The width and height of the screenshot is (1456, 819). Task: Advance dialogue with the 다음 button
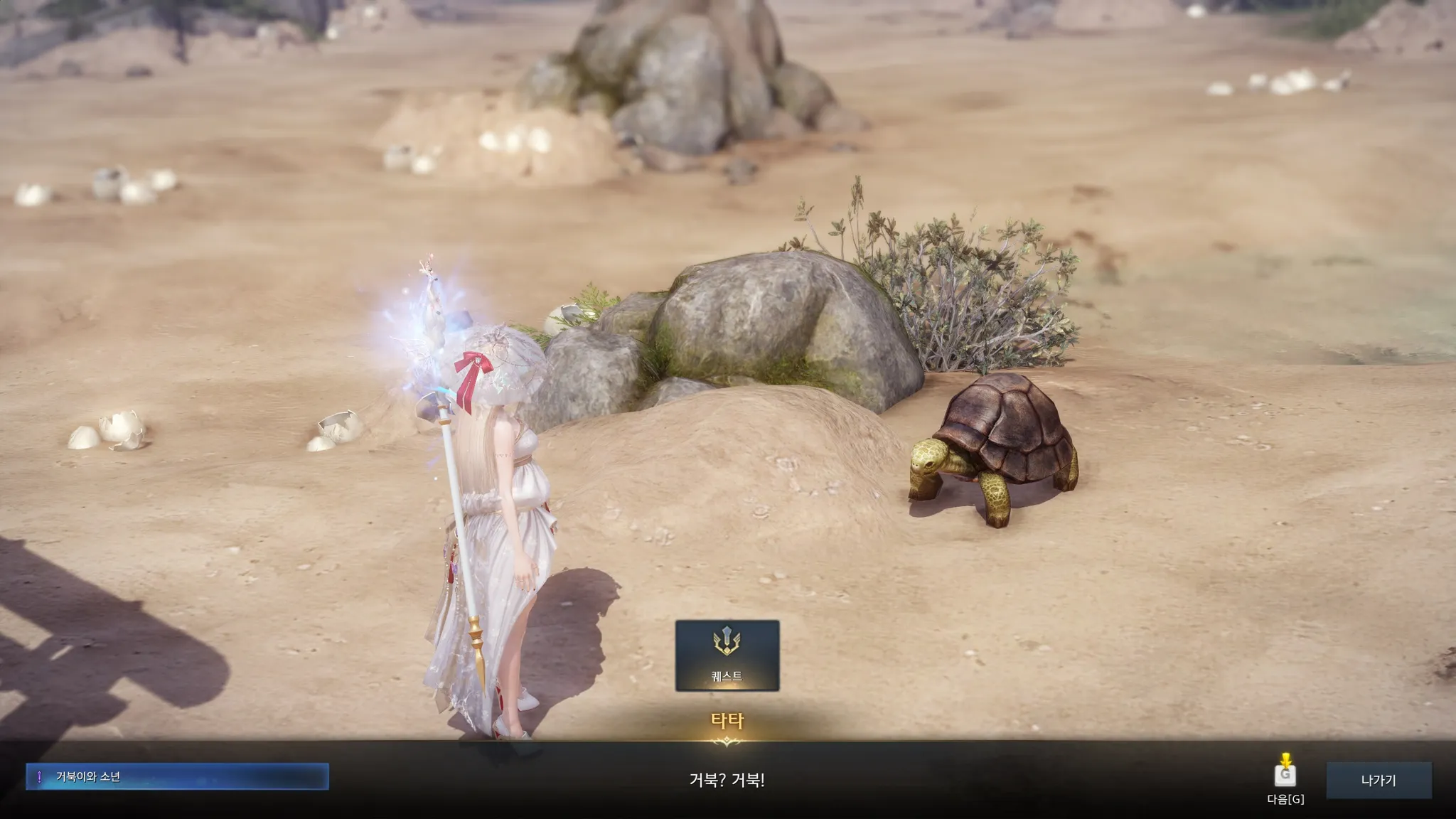1285,776
